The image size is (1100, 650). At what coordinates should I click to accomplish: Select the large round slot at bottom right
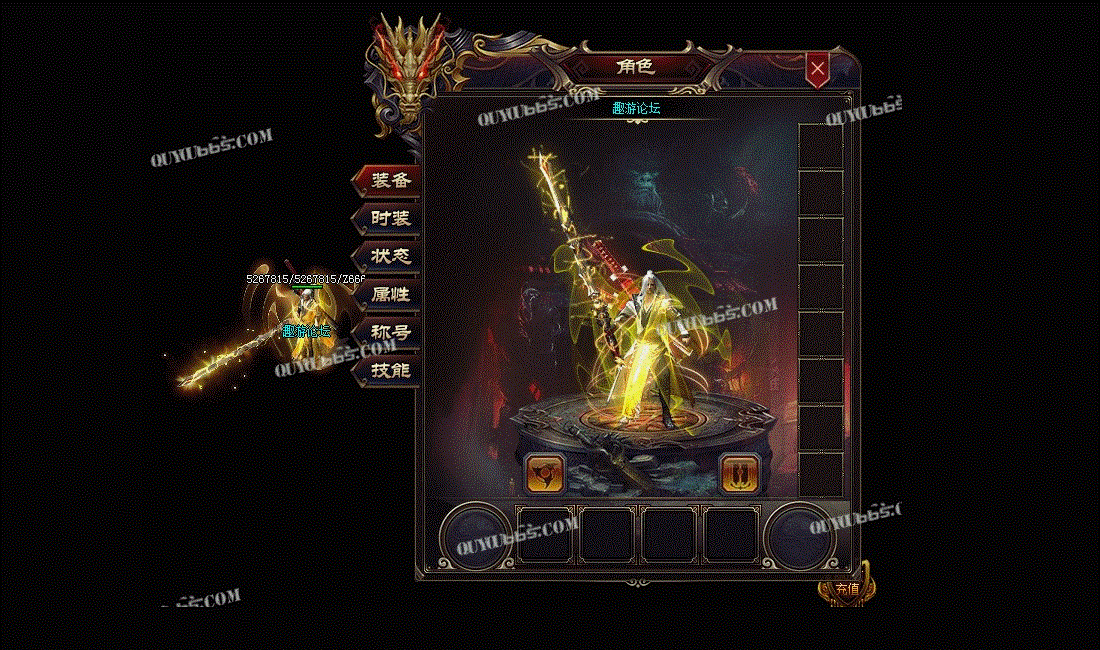(x=801, y=535)
